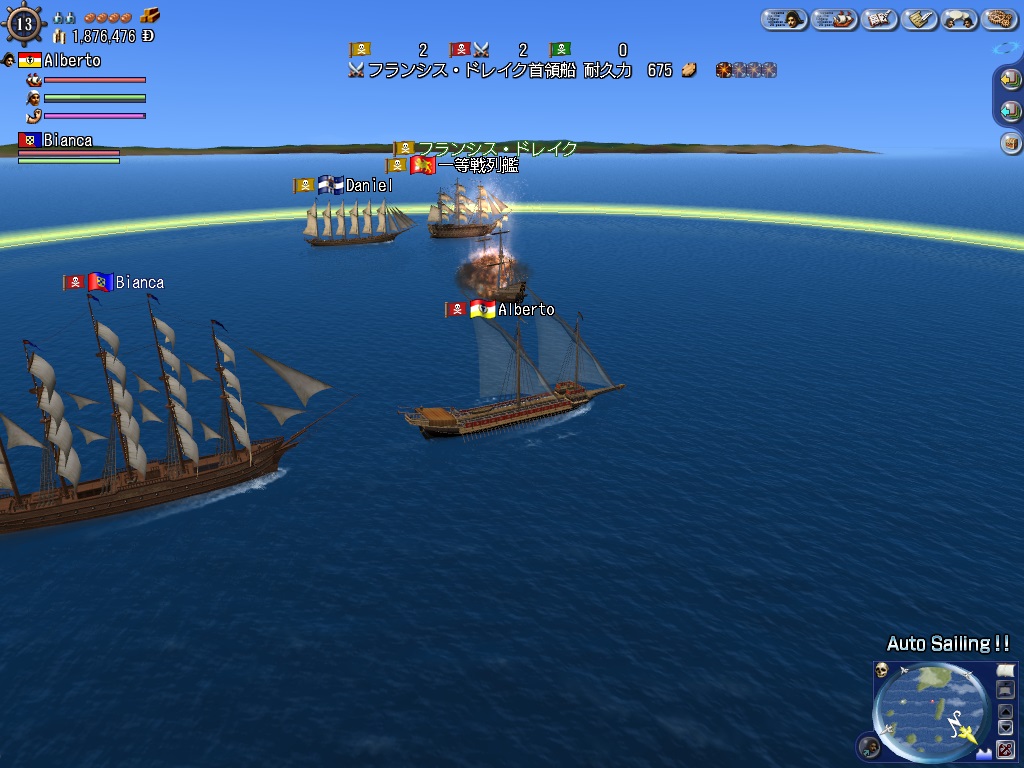The height and width of the screenshot is (768, 1024).
Task: Open the parchment scroll documents button
Action: [919, 19]
